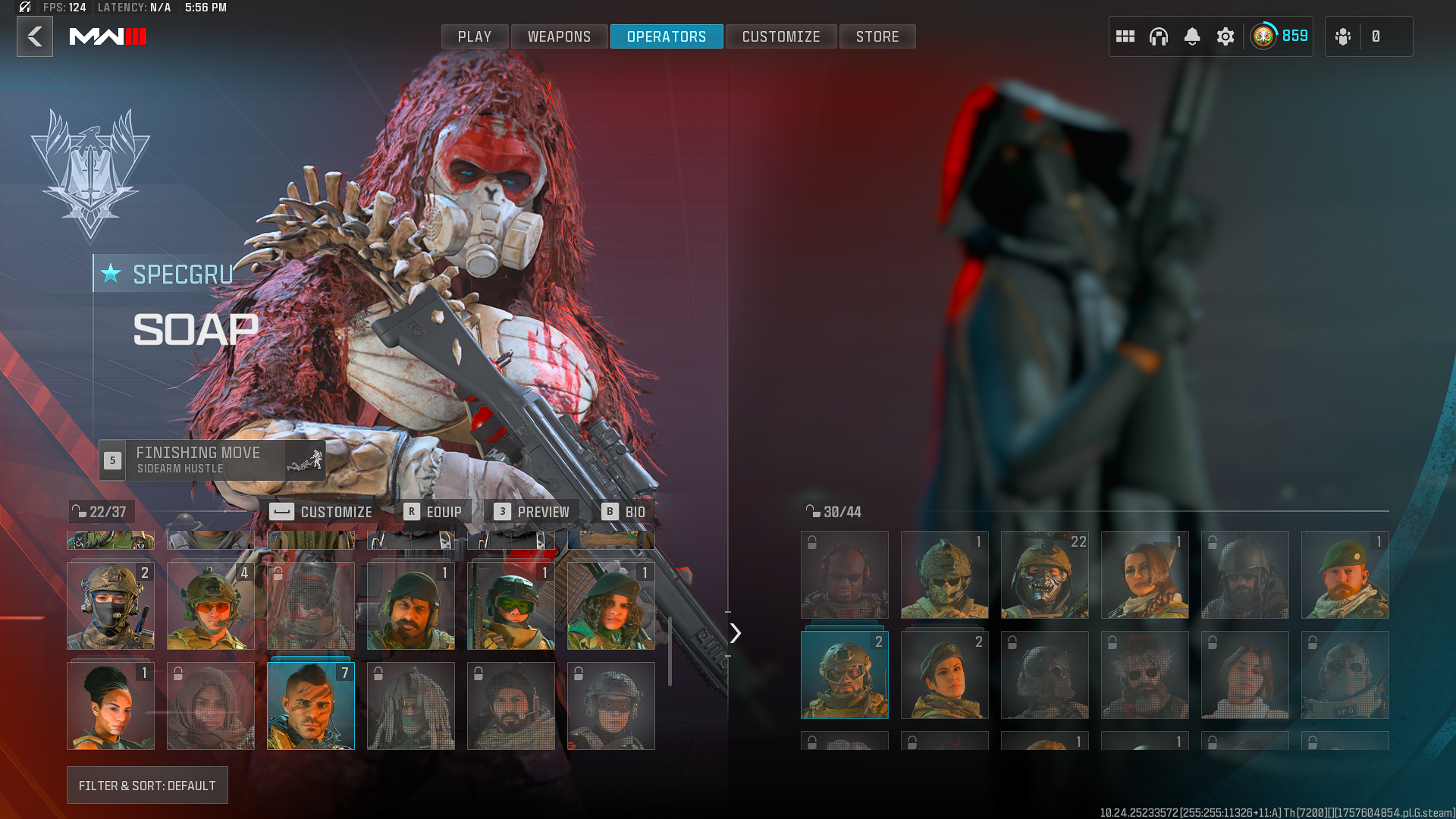Choose the operator with green goggles
Viewport: 1456px width, 819px height.
(511, 606)
